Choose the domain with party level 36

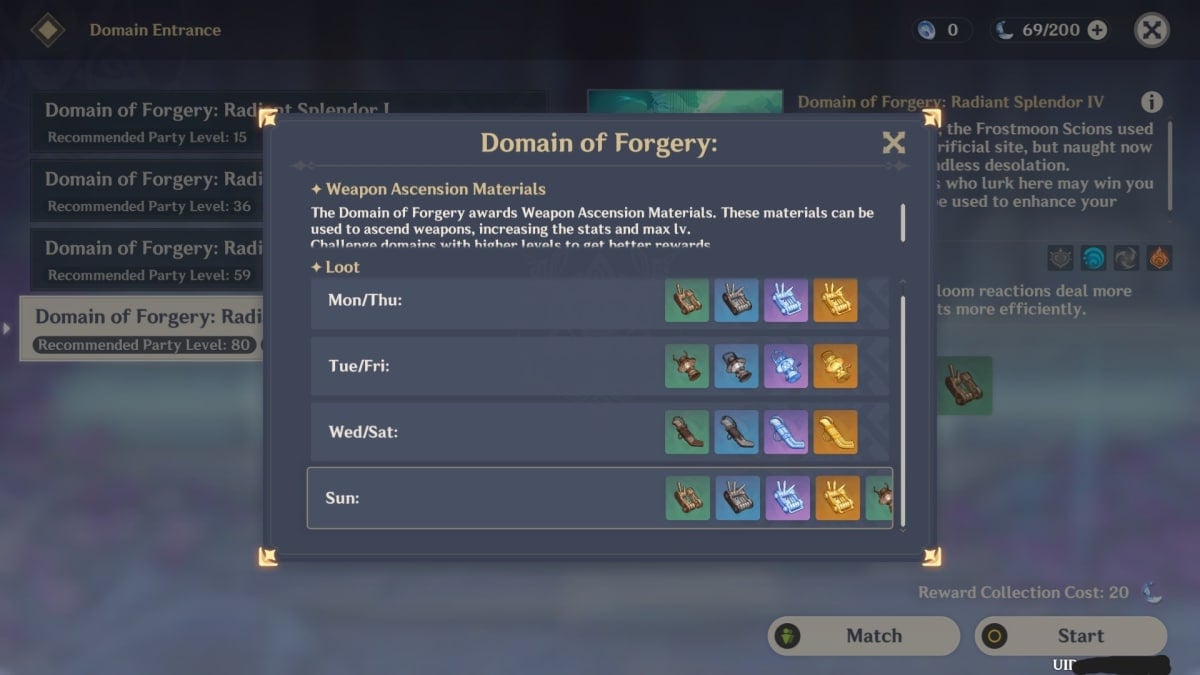pyautogui.click(x=150, y=191)
